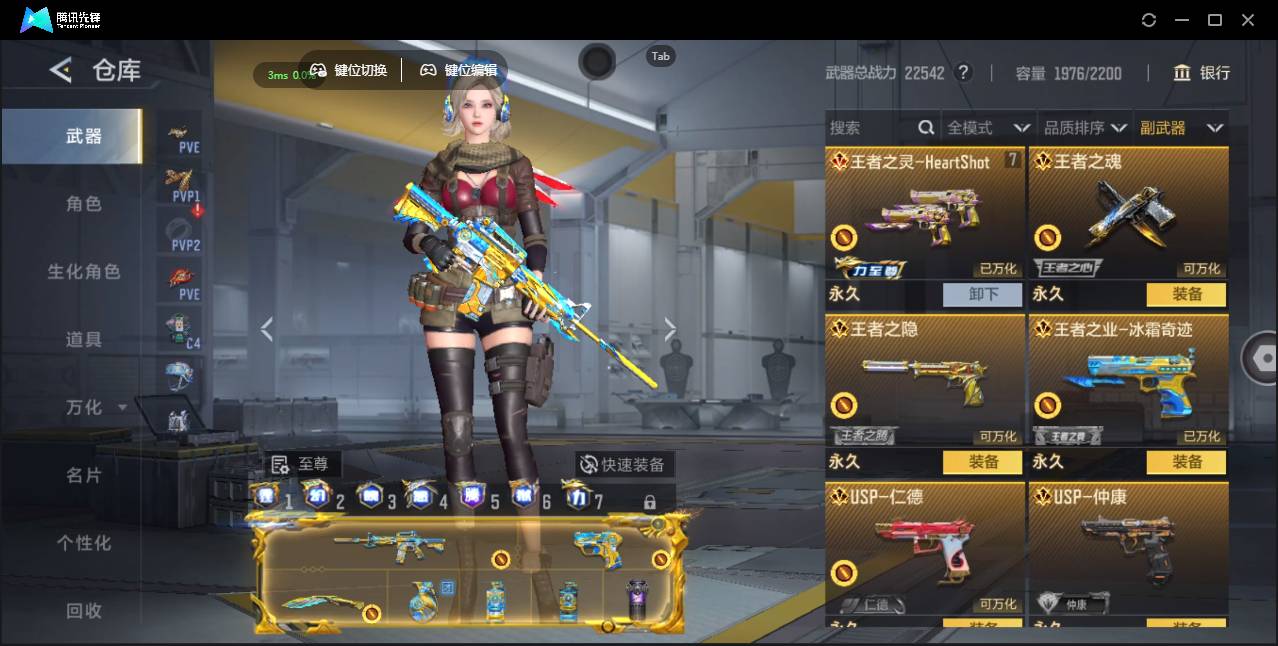
Task: Equip the 王者之隐 pistol
Action: [x=983, y=462]
